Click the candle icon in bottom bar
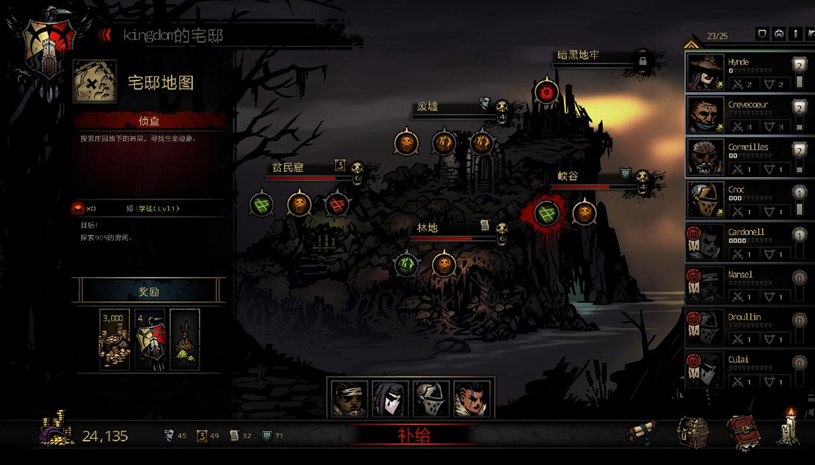Viewport: 815px width, 465px height. point(789,428)
